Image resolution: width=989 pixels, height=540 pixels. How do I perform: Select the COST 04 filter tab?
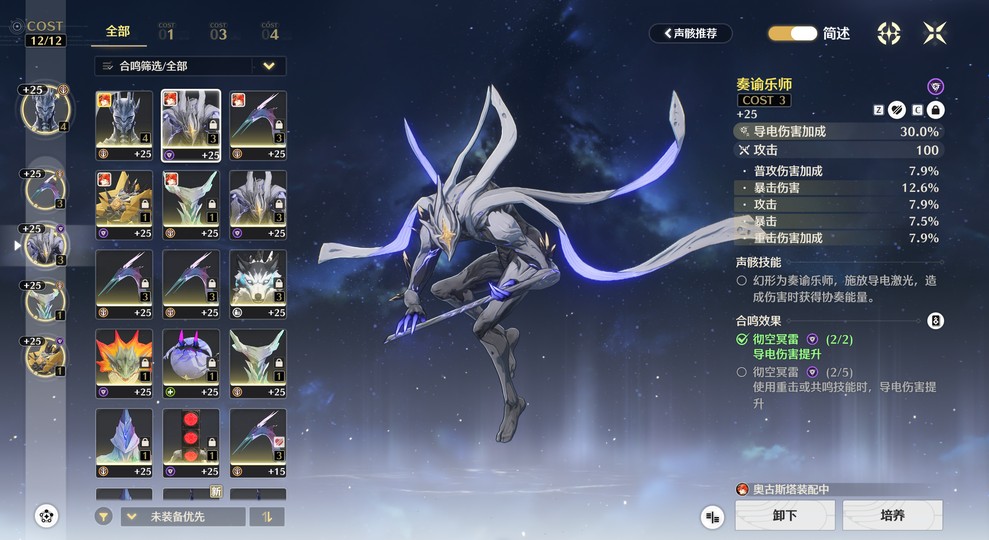[270, 32]
